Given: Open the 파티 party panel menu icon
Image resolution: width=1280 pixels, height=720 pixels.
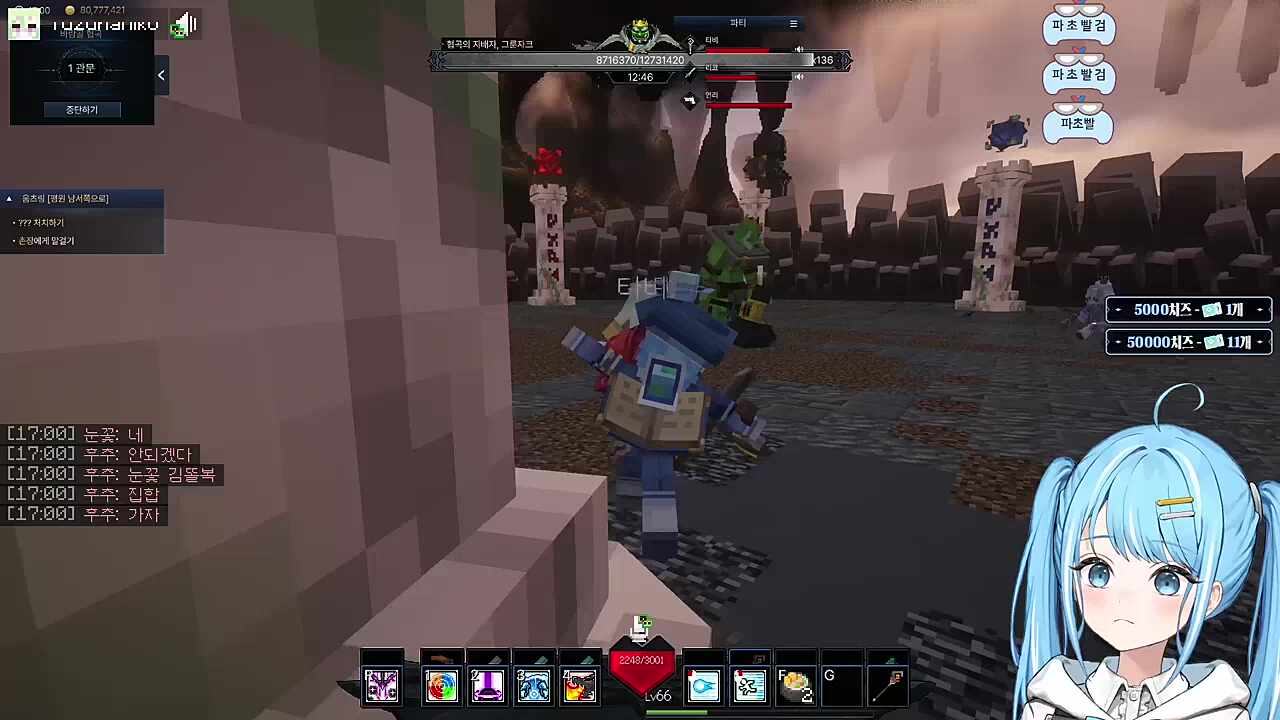Looking at the screenshot, I should click(793, 23).
